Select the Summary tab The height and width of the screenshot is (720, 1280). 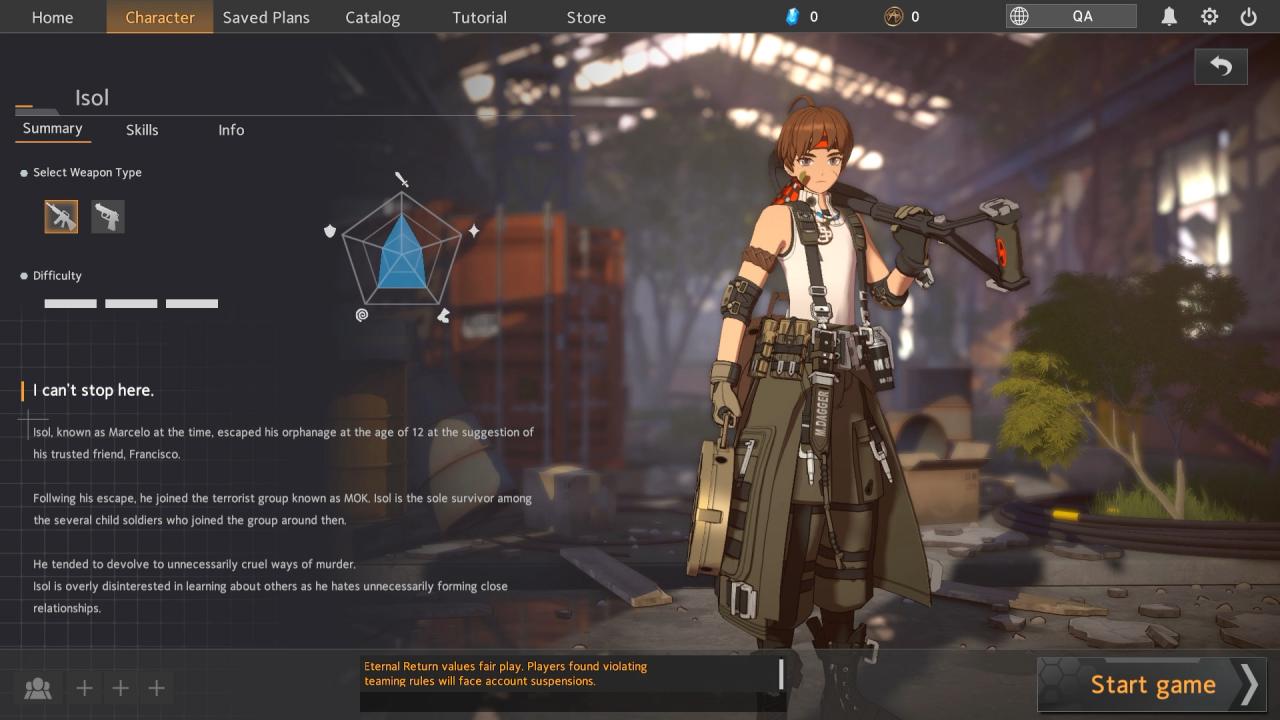[52, 129]
